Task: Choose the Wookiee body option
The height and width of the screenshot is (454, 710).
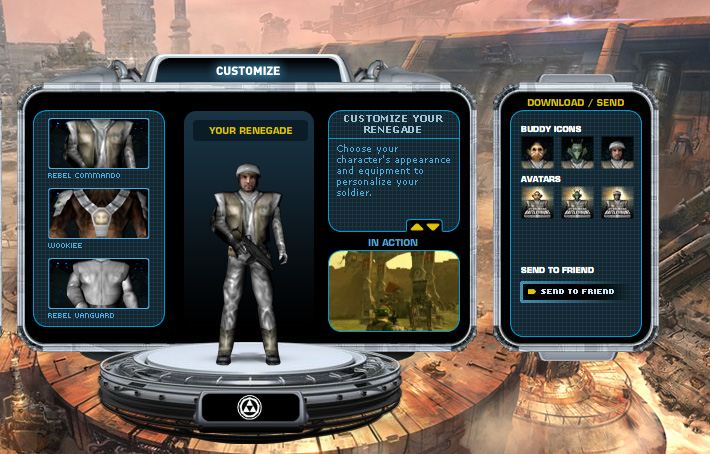Action: pos(98,213)
